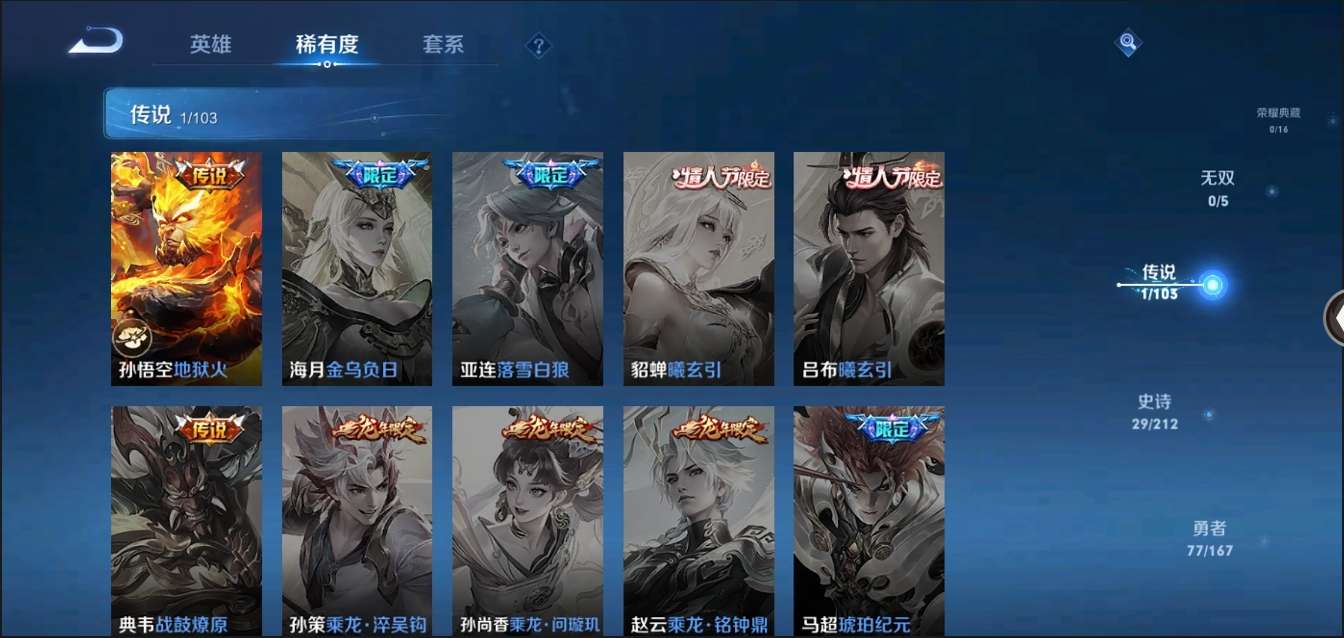
Task: Open the 孙策 乘龙·淬吴钩 skin card
Action: pyautogui.click(x=357, y=520)
